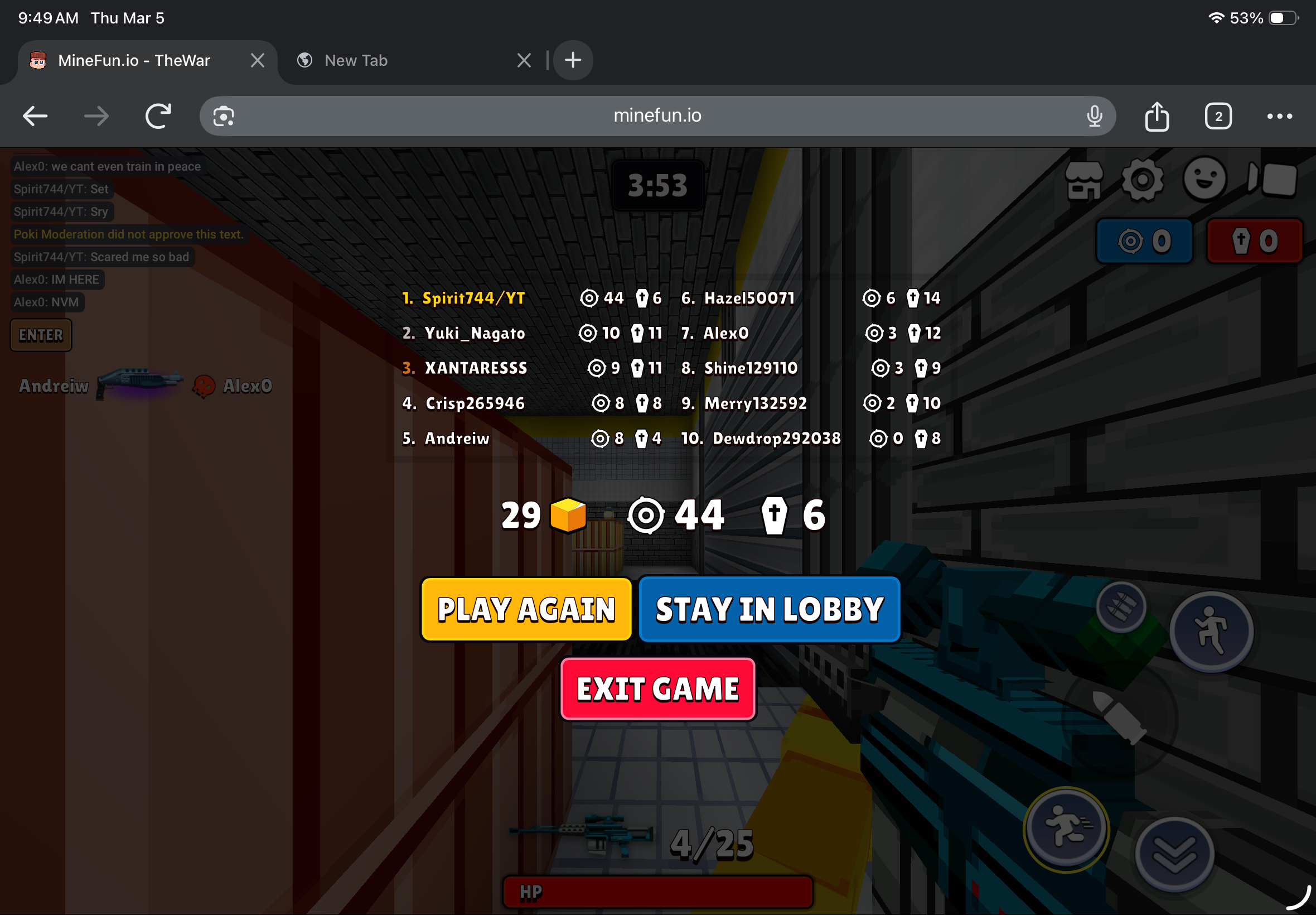Screen dimensions: 1316x915
Task: Close the MineFun.io browser tab
Action: (x=257, y=60)
